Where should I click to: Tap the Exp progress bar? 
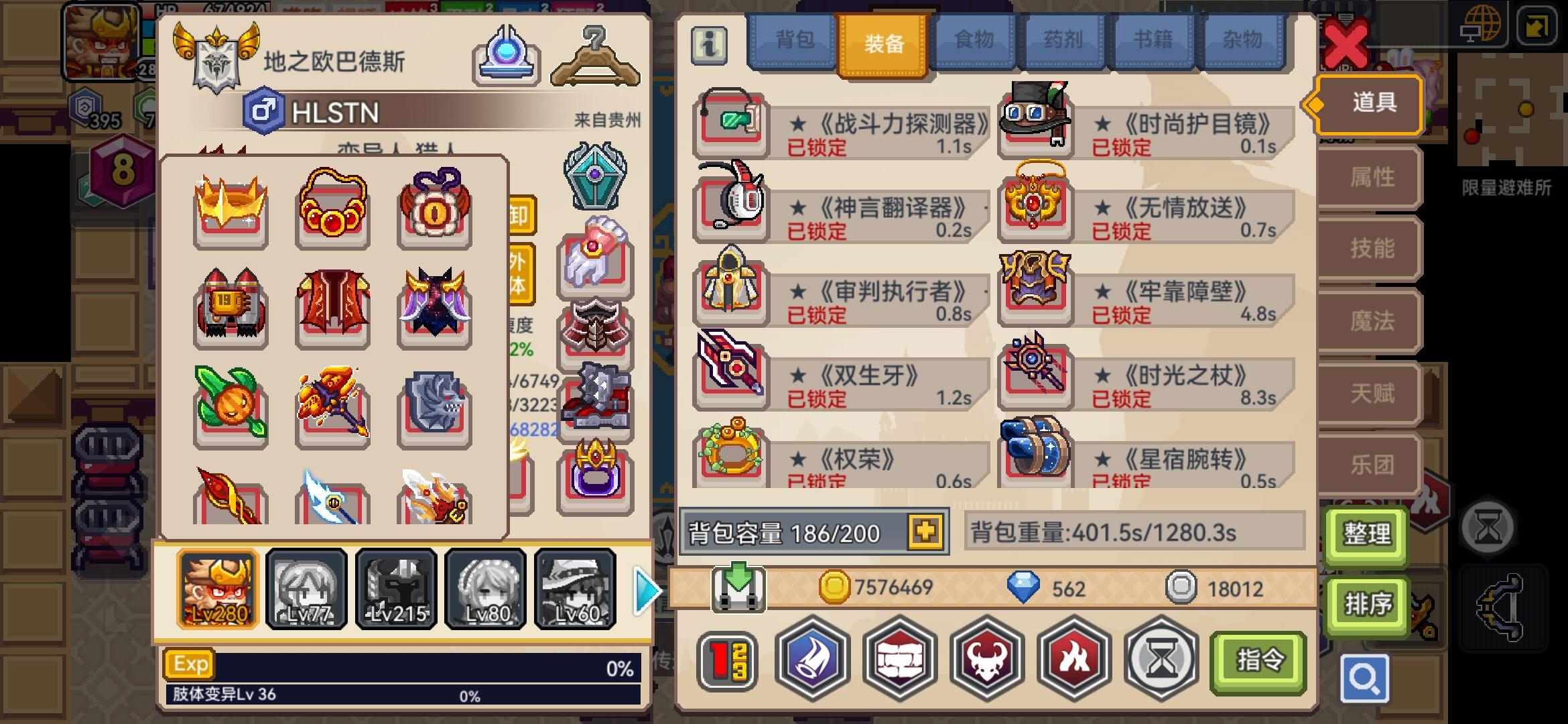[402, 664]
